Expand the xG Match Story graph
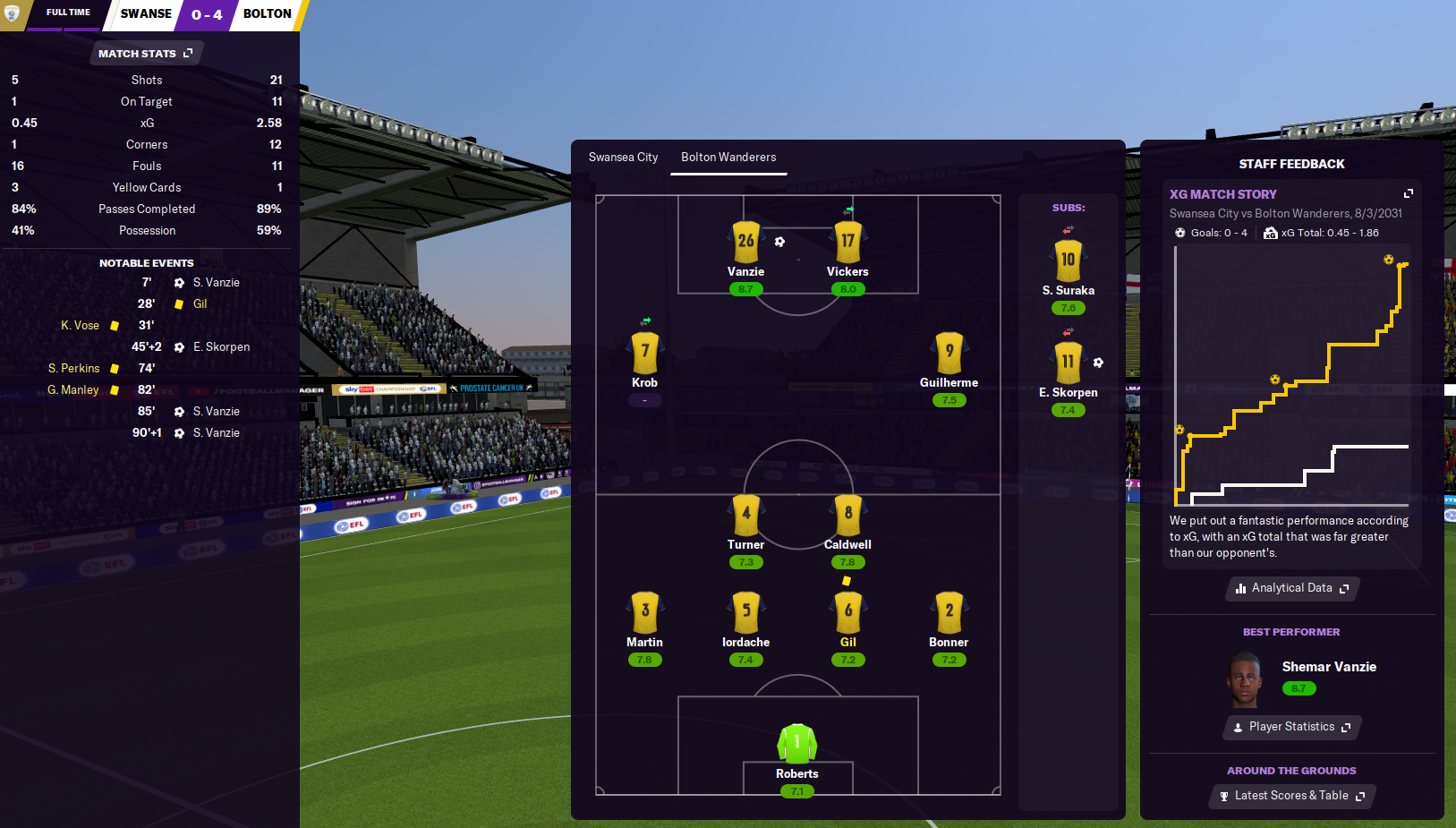 1408,193
